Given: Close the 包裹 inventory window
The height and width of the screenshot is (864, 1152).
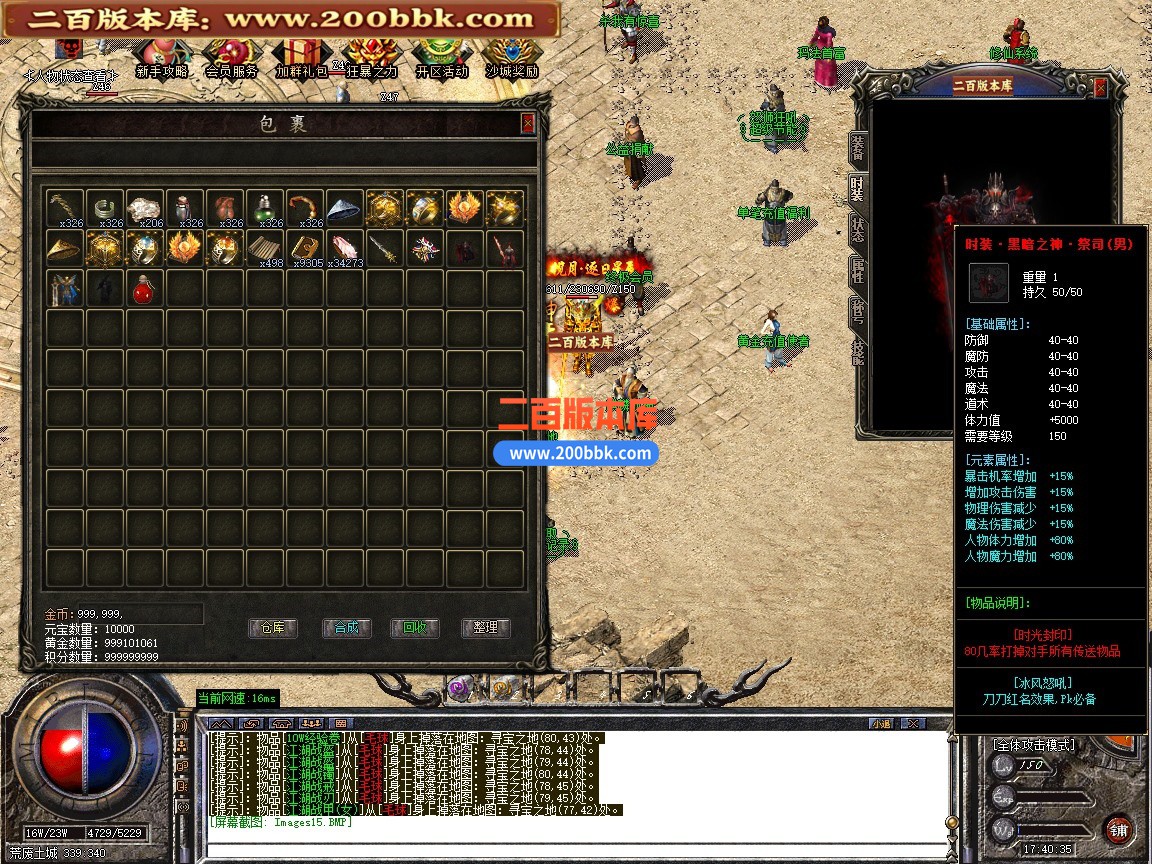Looking at the screenshot, I should pyautogui.click(x=528, y=123).
